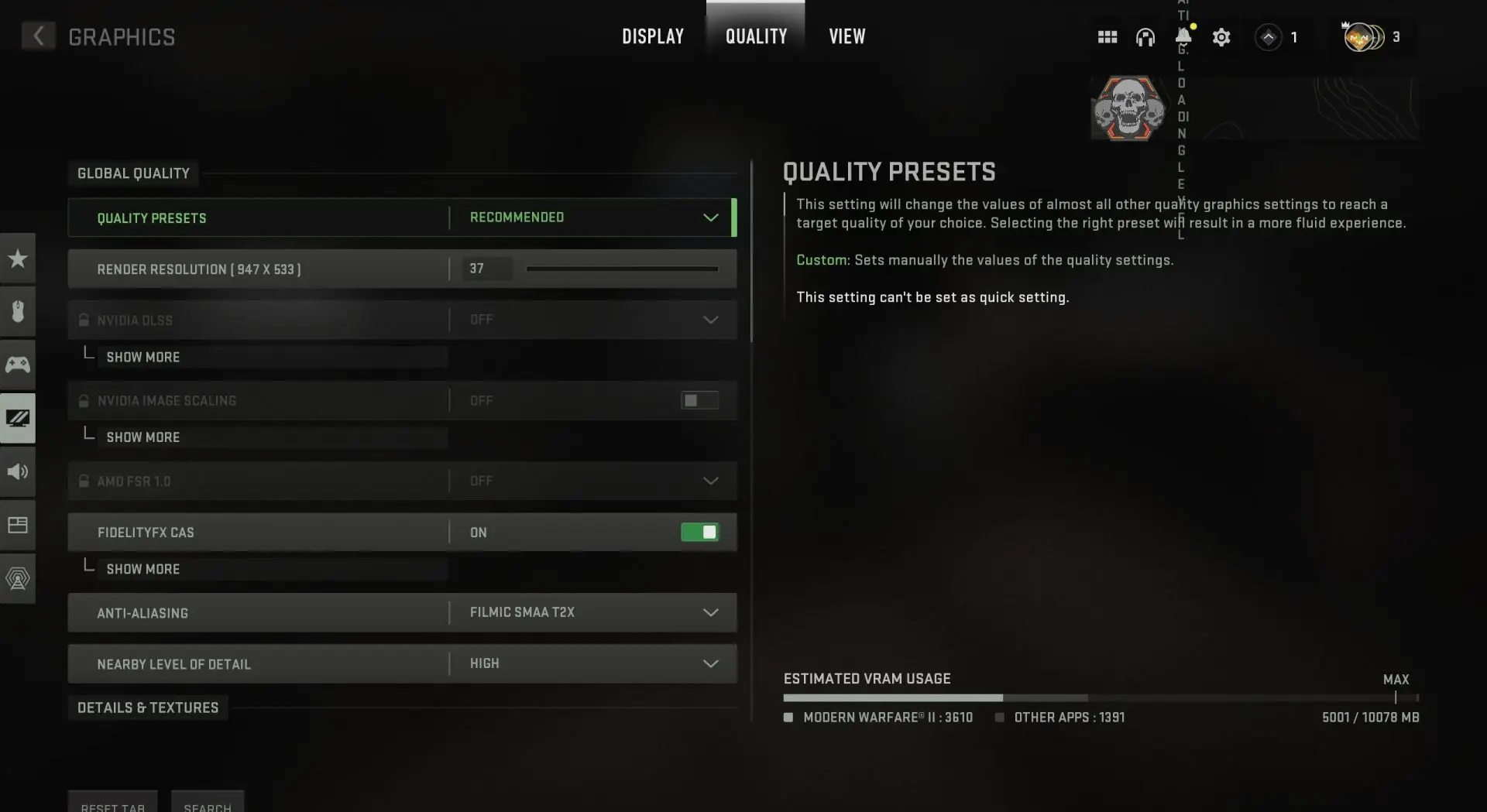Select the controller settings icon

[x=17, y=364]
